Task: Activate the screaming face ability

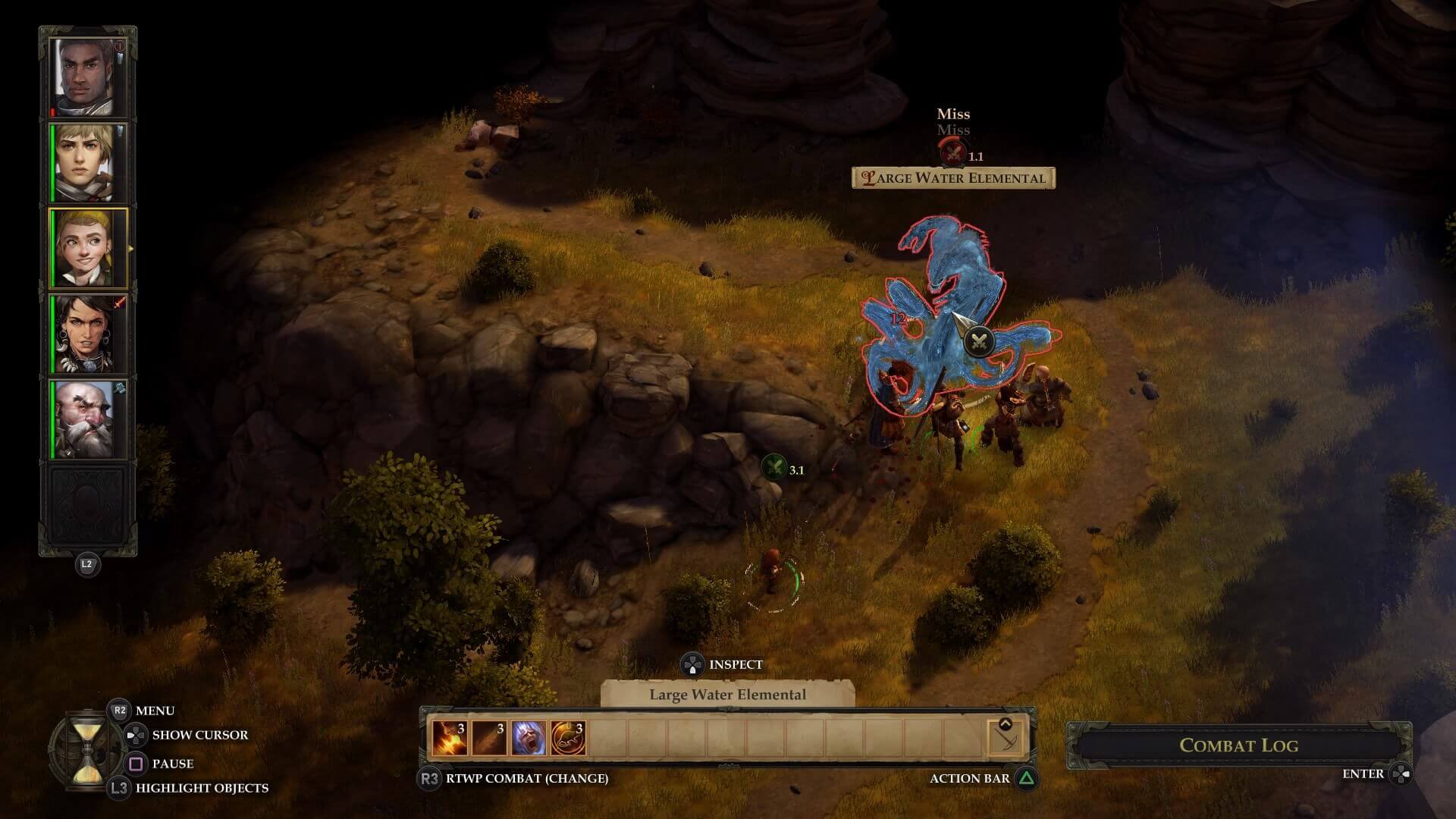Action: 529,738
